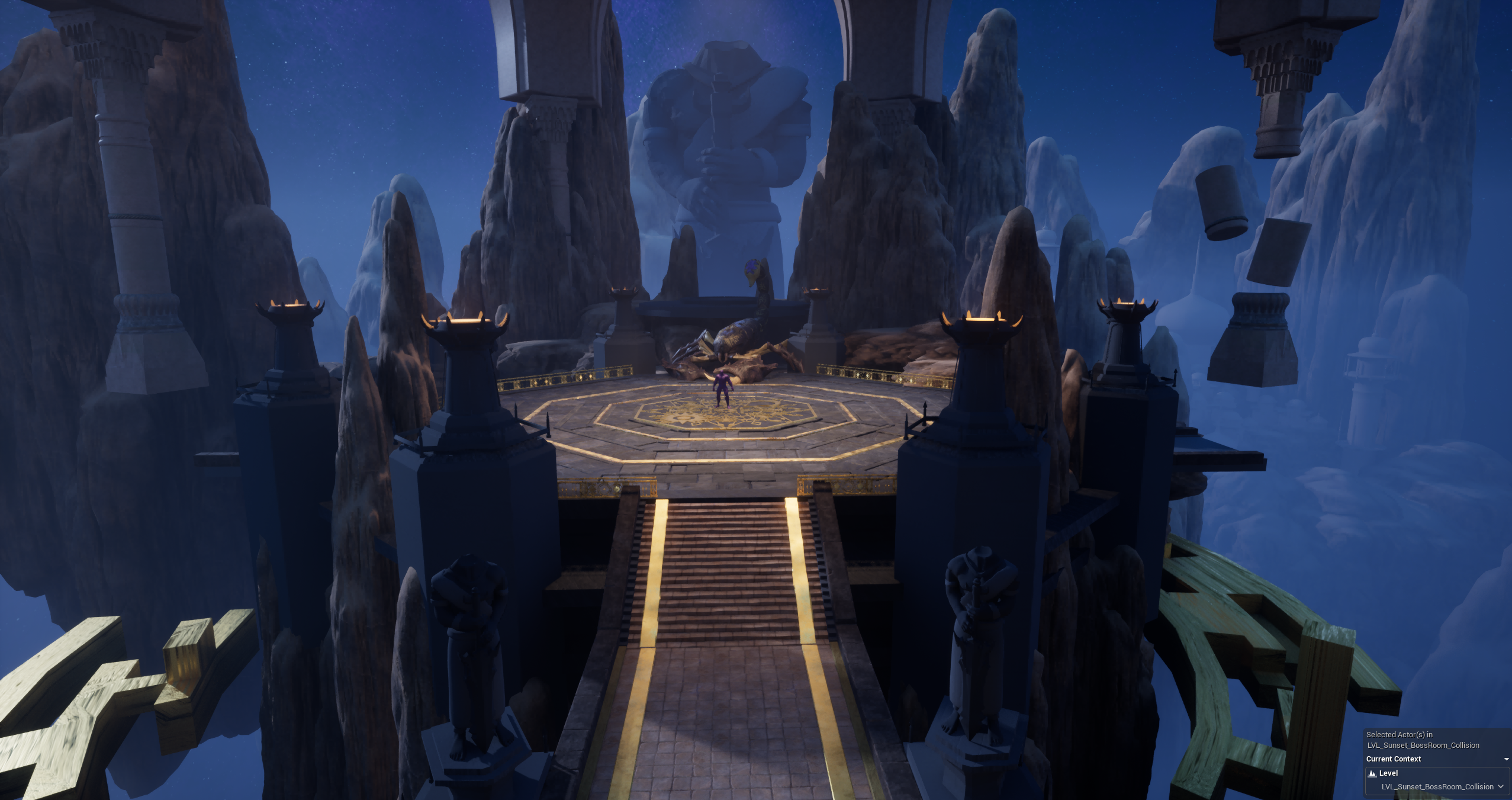Collapse the Current Context section arrow
Image resolution: width=1512 pixels, height=800 pixels.
(1506, 759)
